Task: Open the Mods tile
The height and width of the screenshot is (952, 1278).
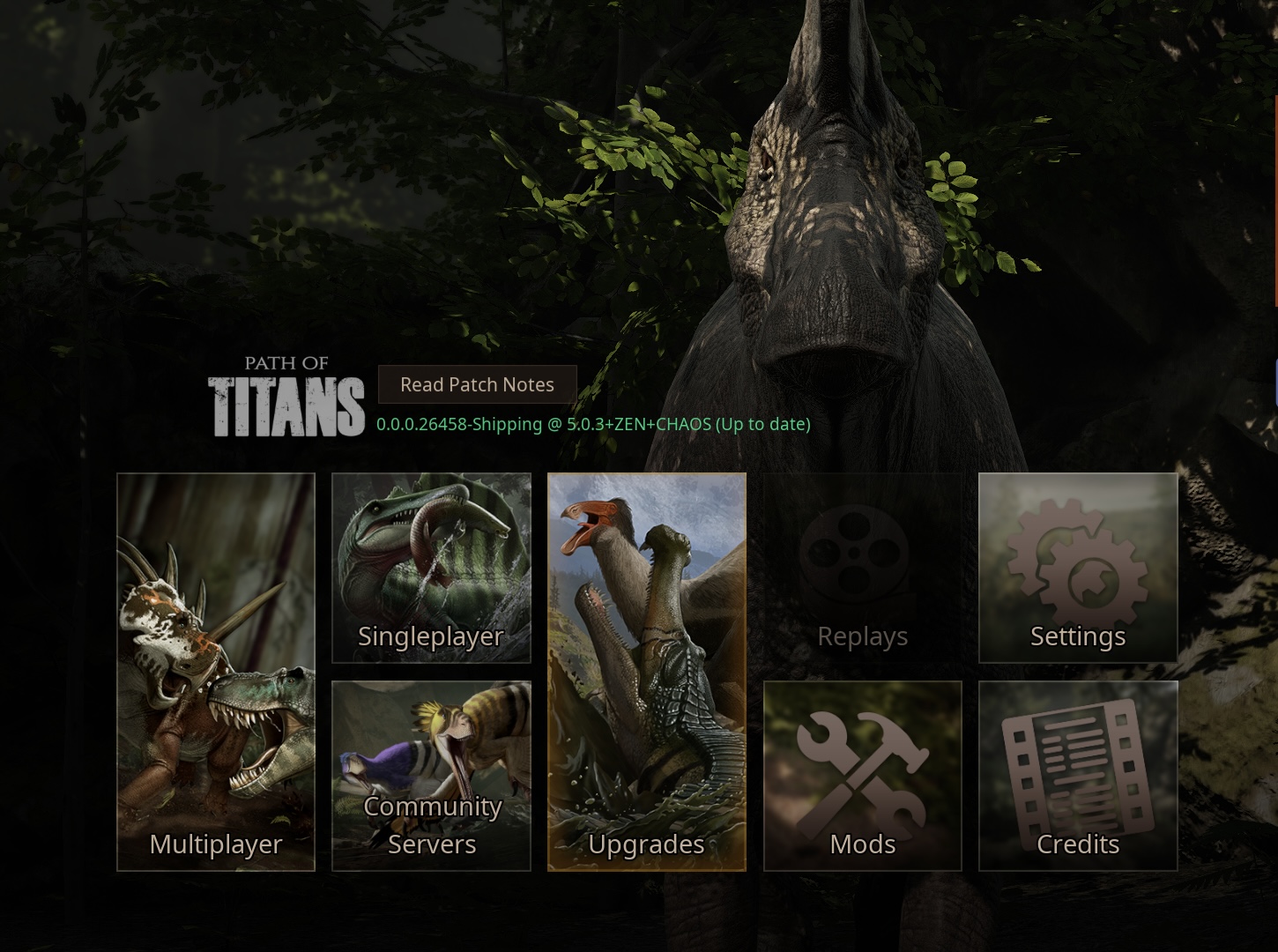Action: coord(861,776)
